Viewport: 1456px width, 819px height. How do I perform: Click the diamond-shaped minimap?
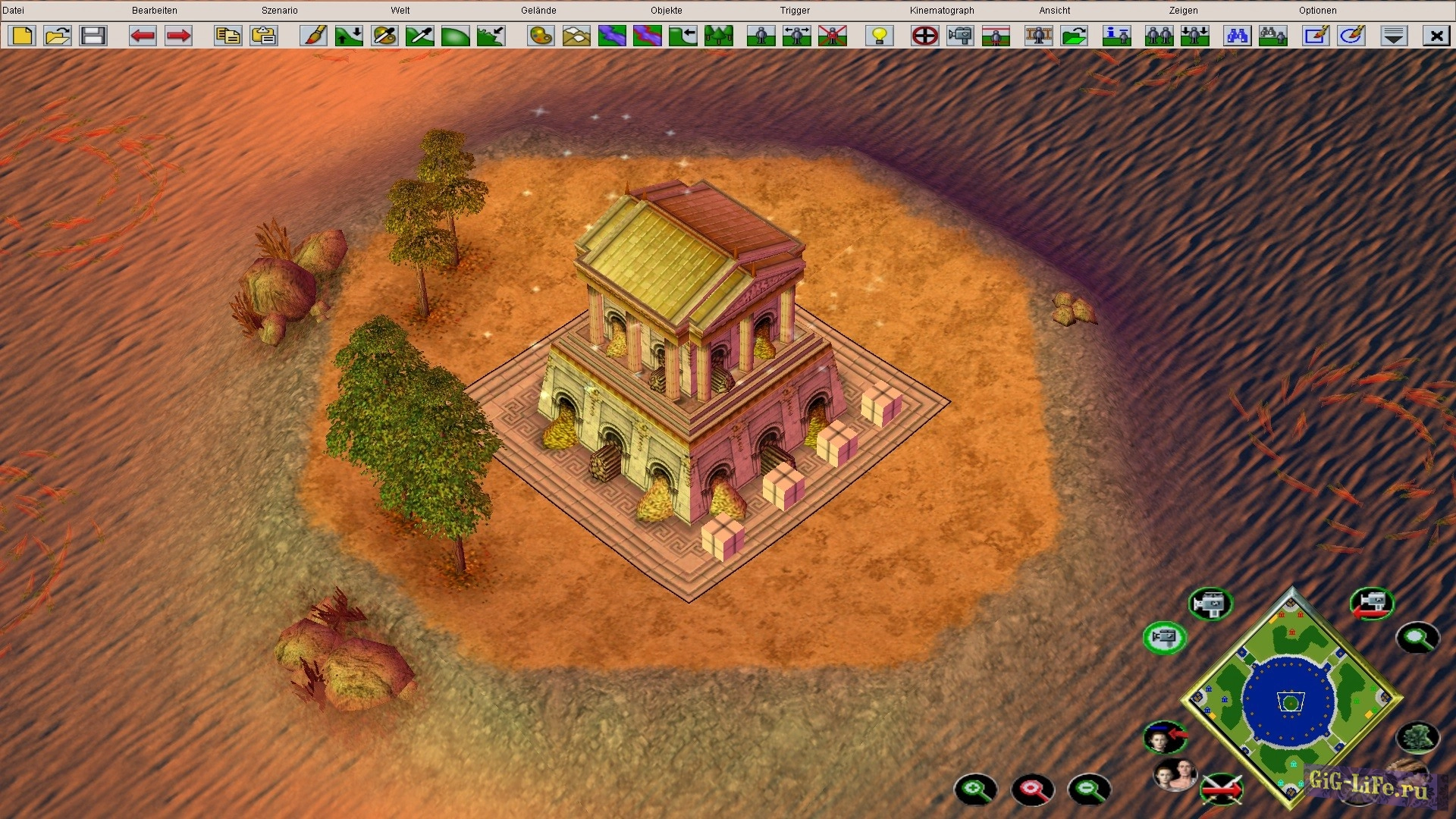[1291, 699]
